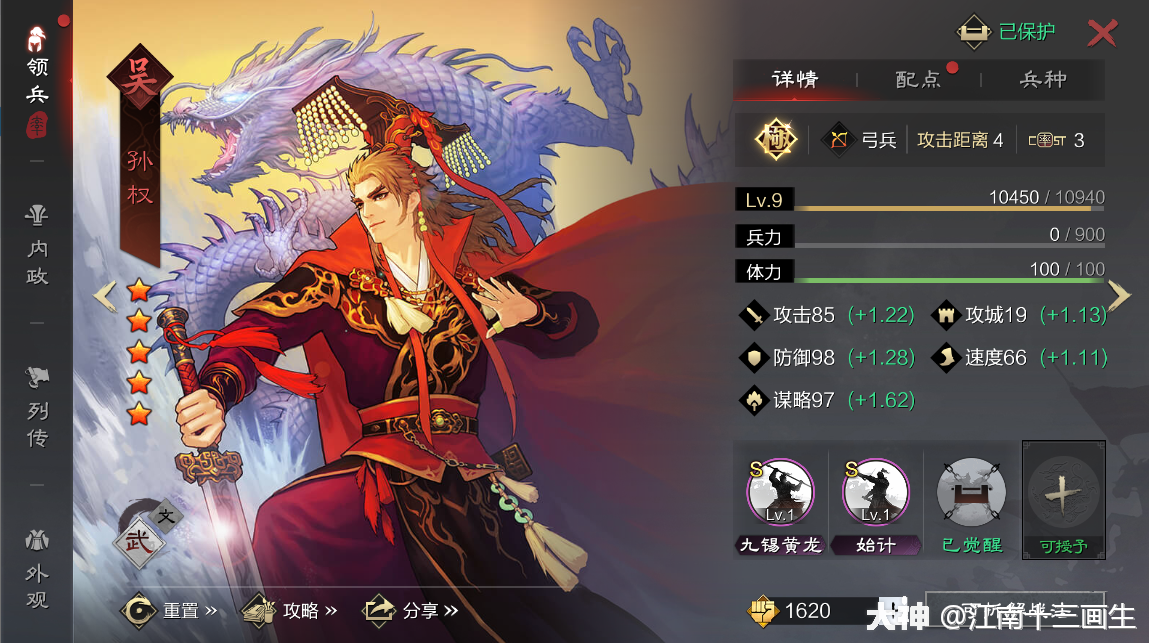The image size is (1149, 643).
Task: Switch to the 配点 tab
Action: tap(918, 80)
